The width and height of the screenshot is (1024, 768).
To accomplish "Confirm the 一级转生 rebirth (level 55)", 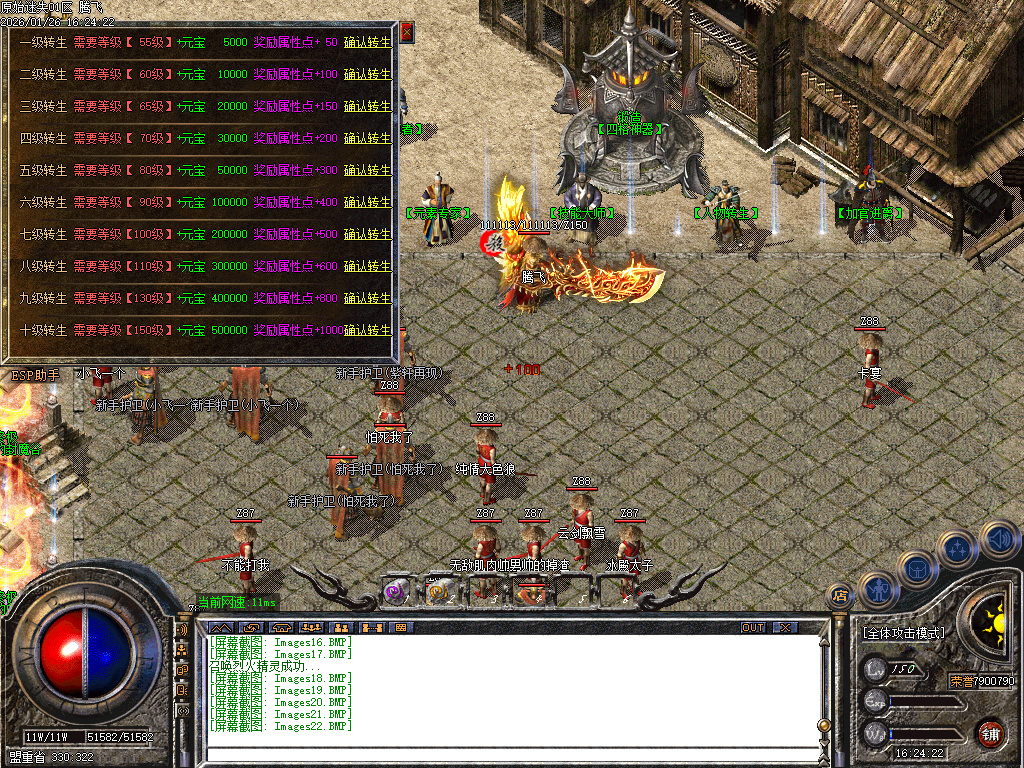I will pos(367,42).
